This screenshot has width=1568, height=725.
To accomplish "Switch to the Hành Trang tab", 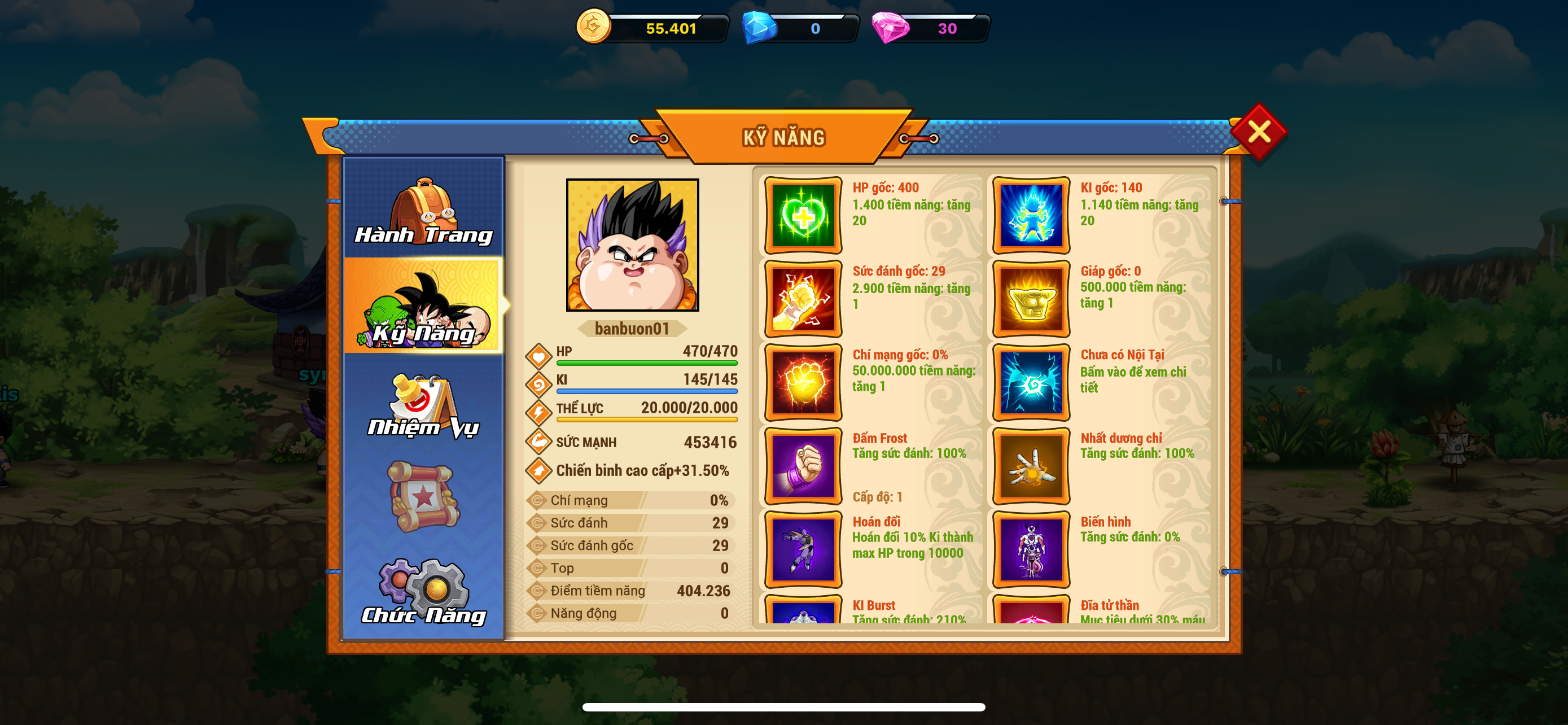I will pos(424,210).
